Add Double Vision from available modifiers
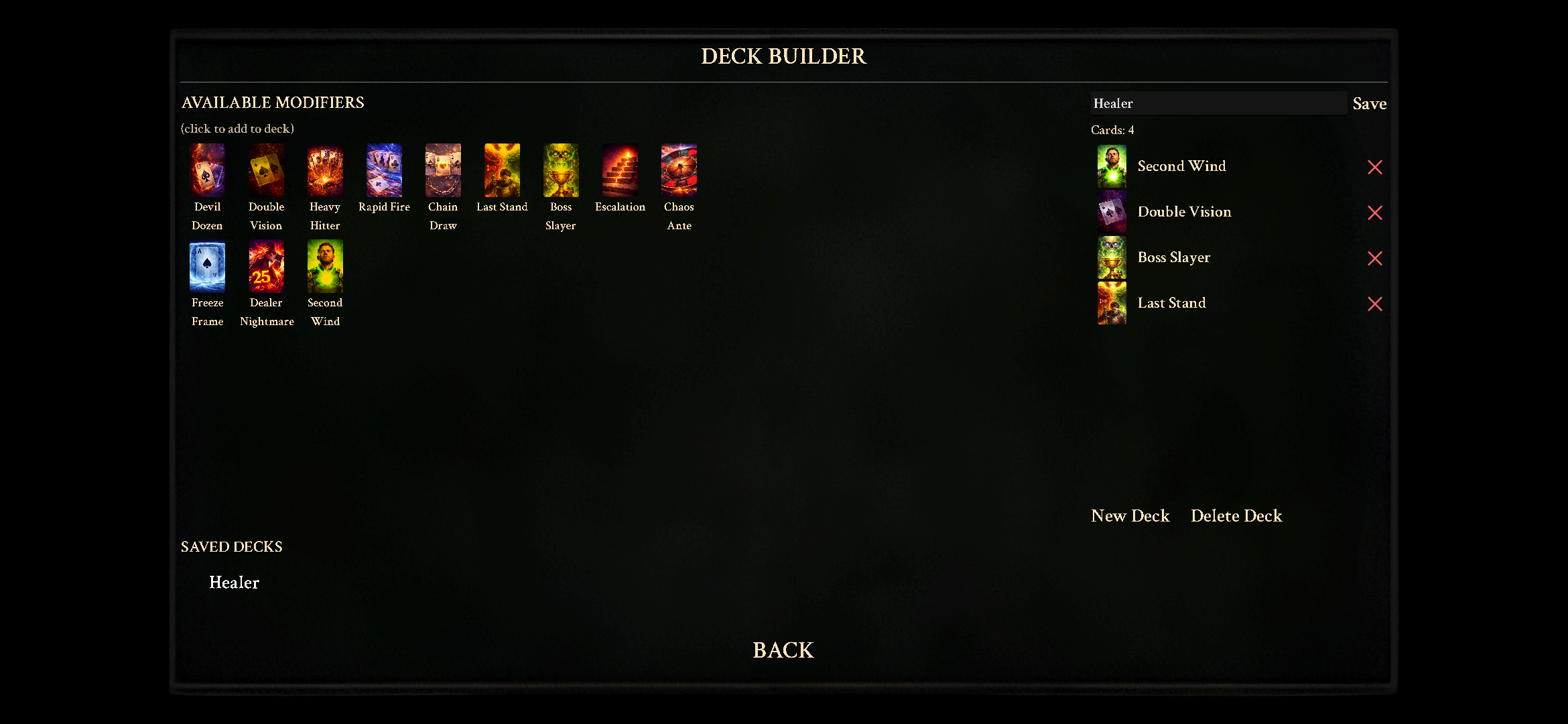 coord(265,170)
